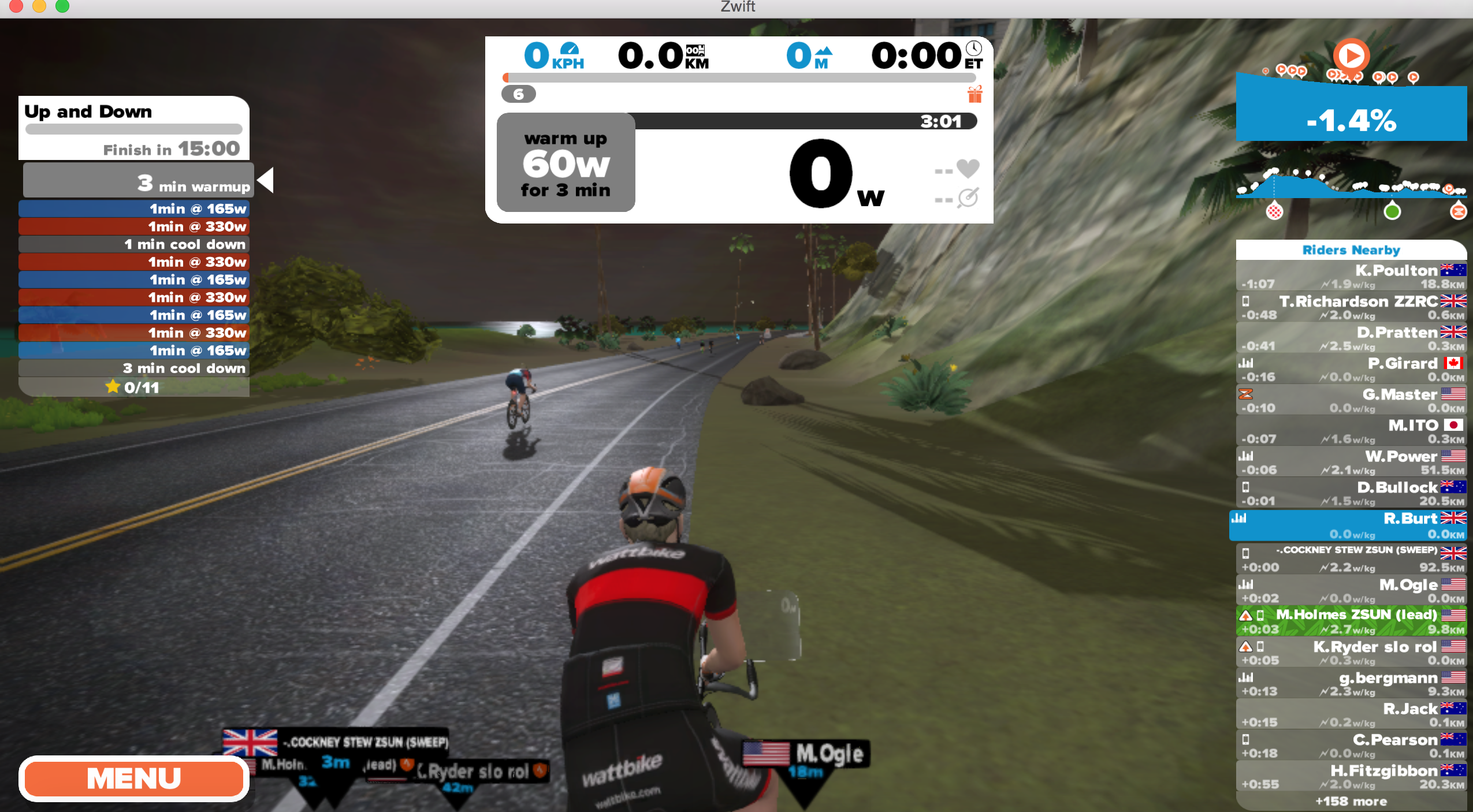Pick M.ITO from the riders list
The image size is (1473, 812).
1351,431
